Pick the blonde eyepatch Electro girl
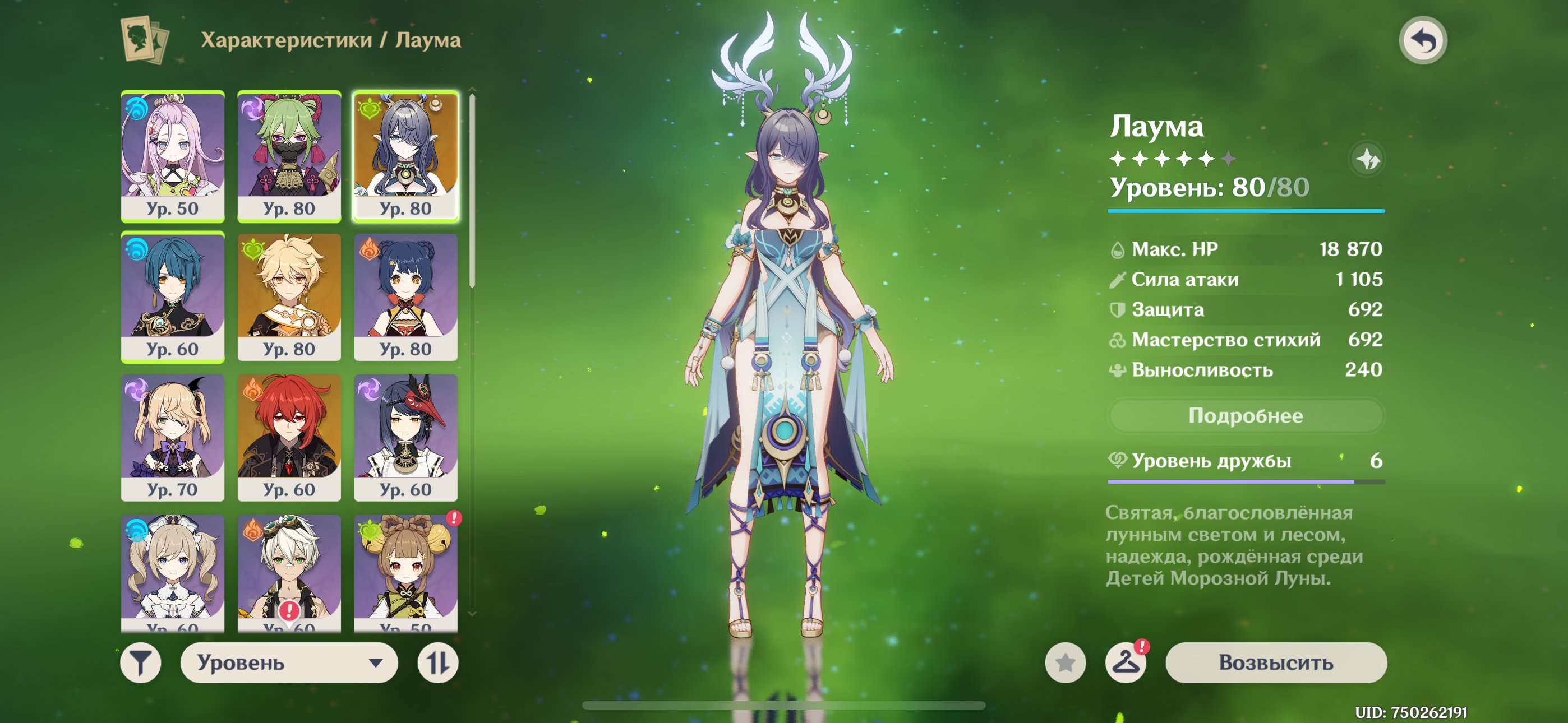The height and width of the screenshot is (723, 1568). click(173, 438)
